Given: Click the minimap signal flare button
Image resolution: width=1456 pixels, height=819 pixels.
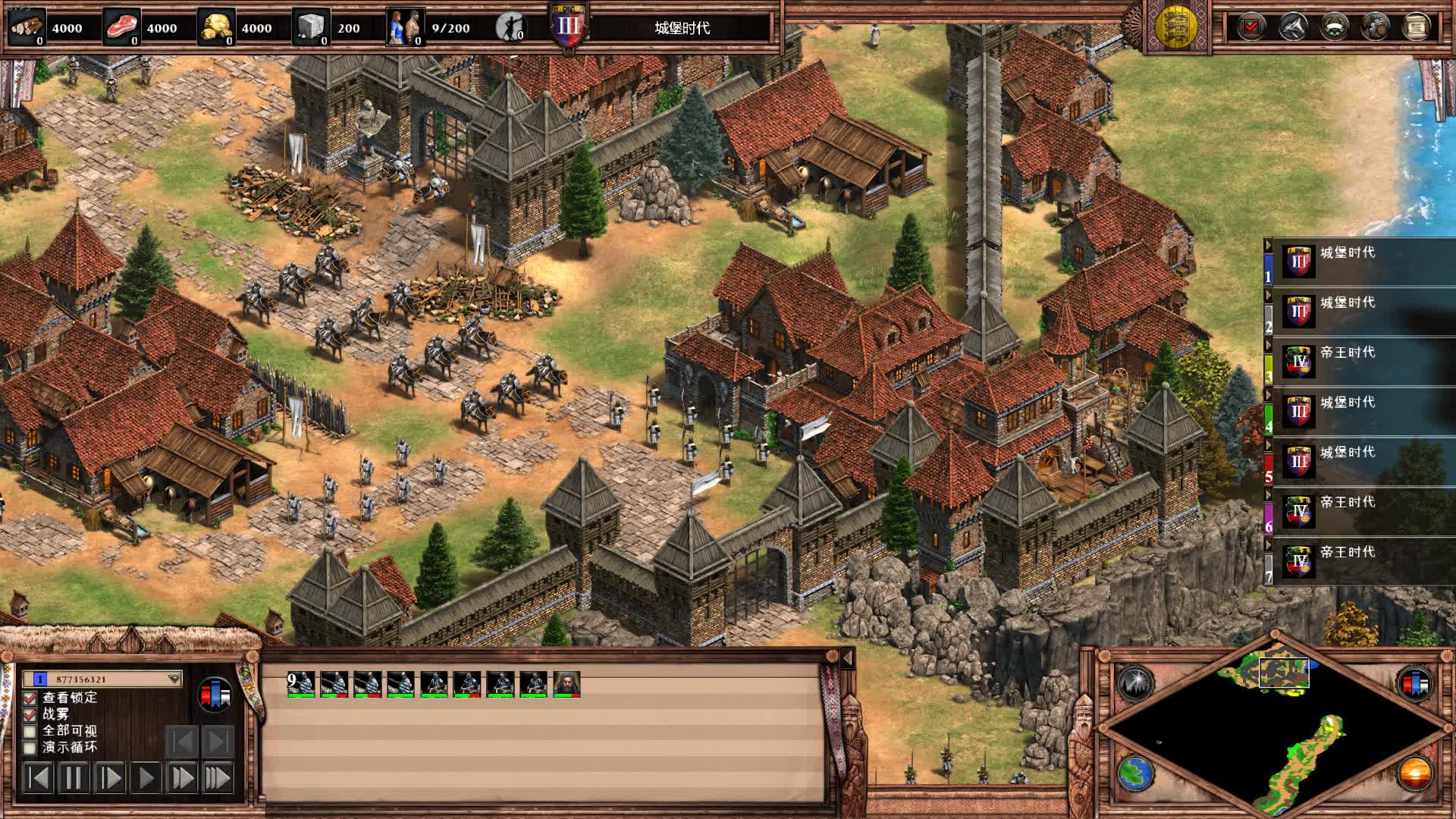Looking at the screenshot, I should [1135, 683].
